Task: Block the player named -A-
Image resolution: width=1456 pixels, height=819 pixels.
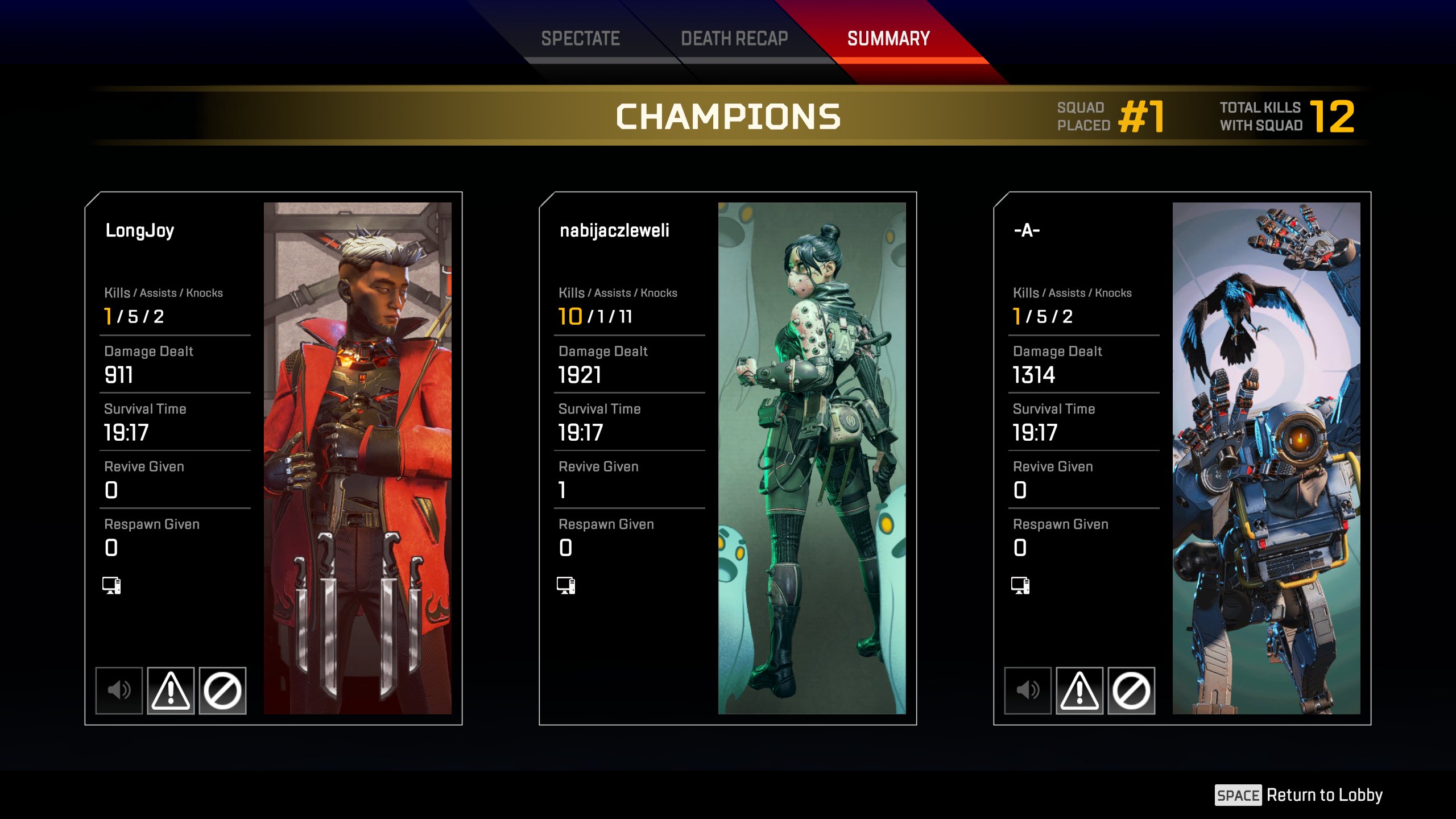Action: [1131, 690]
